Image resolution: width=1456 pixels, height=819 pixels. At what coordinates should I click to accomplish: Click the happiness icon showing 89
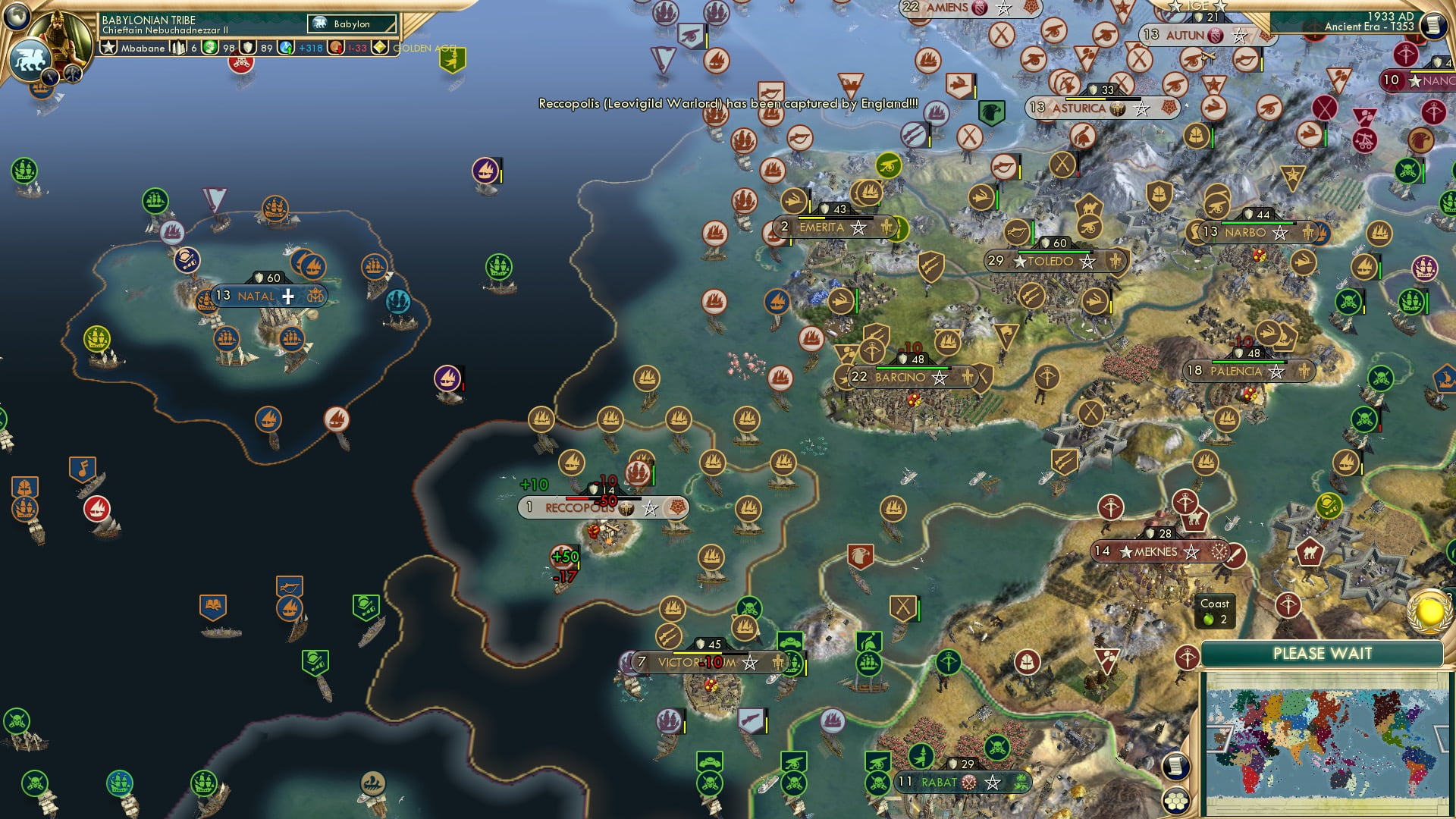coord(246,48)
